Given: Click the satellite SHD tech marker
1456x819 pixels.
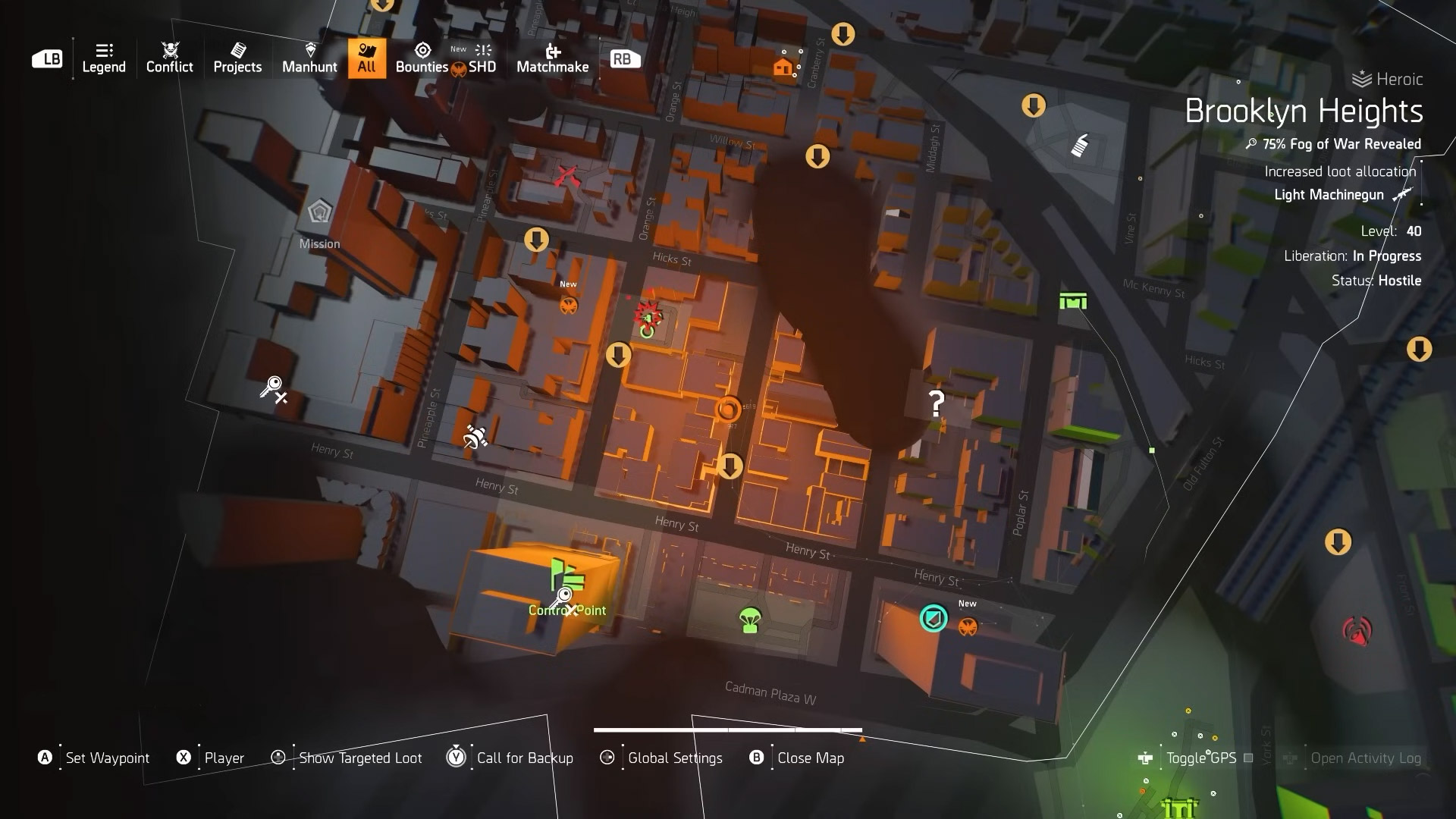Looking at the screenshot, I should 475,437.
